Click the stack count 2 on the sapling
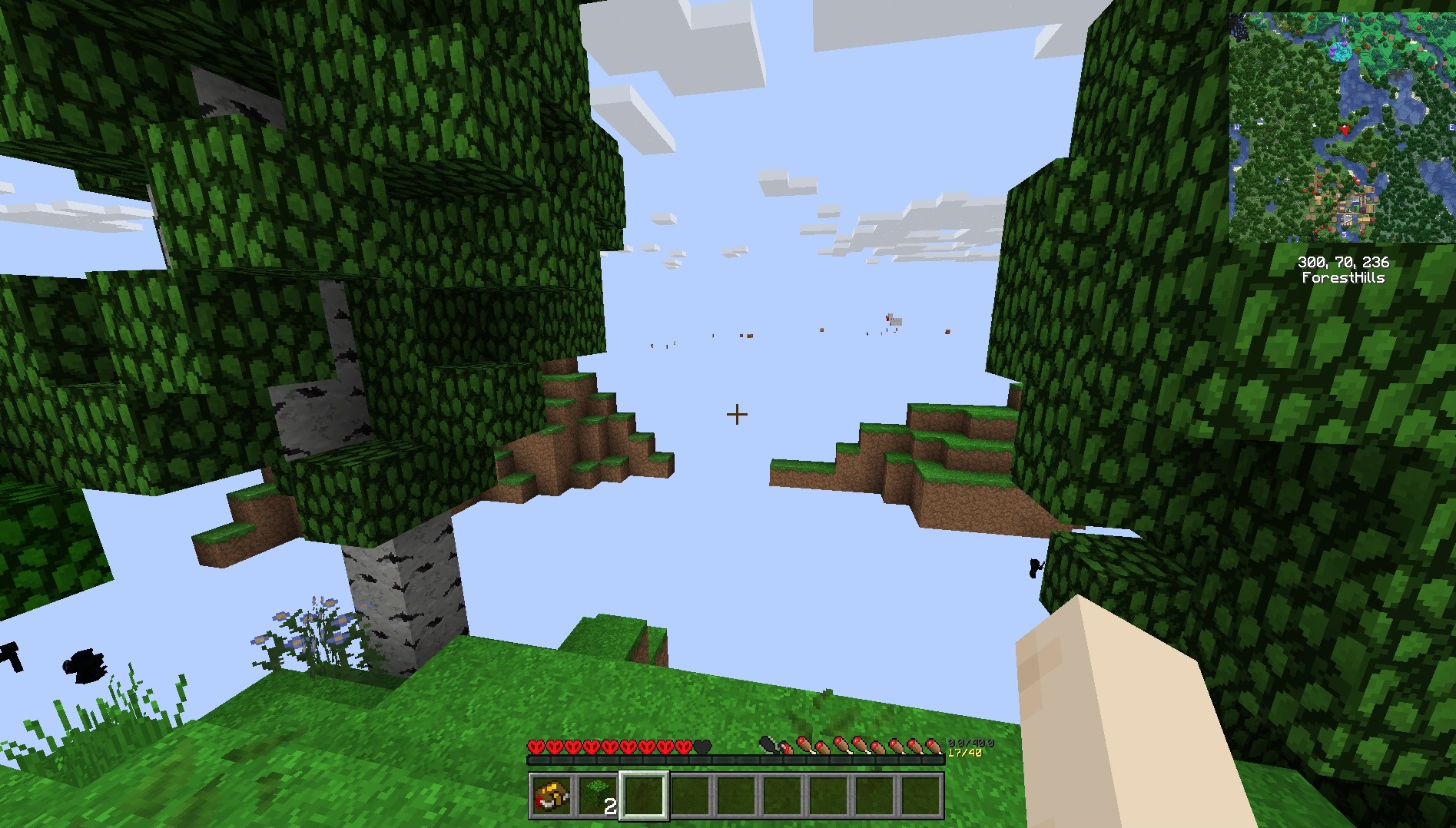1456x828 pixels. pos(611,805)
